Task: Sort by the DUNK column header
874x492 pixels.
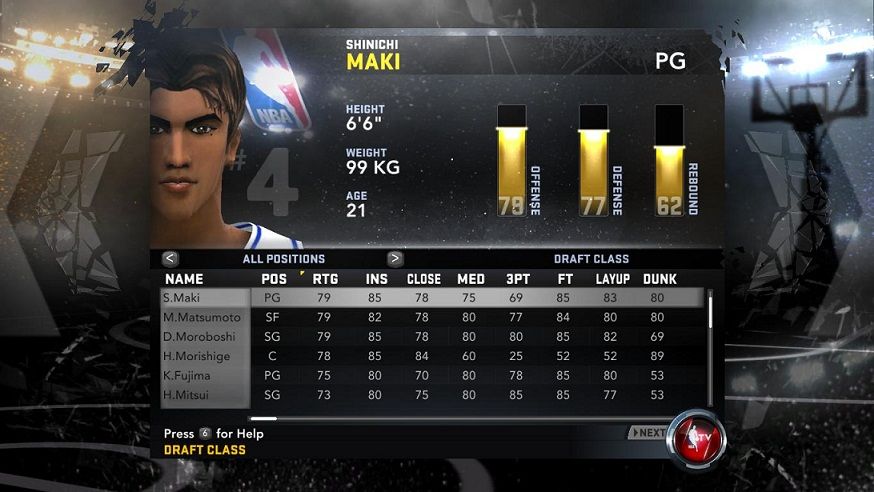Action: [659, 279]
